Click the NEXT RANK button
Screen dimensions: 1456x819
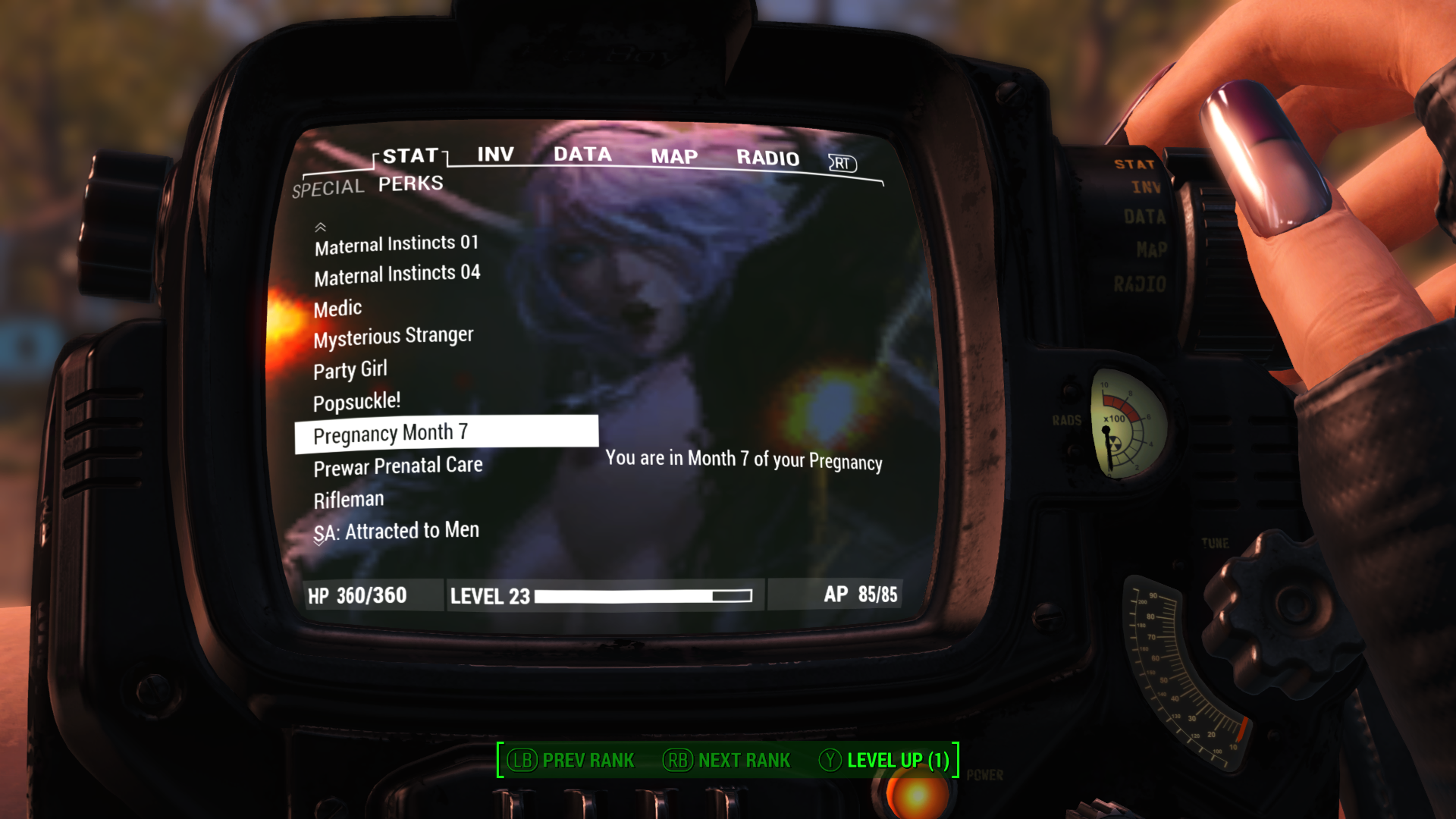[x=727, y=760]
